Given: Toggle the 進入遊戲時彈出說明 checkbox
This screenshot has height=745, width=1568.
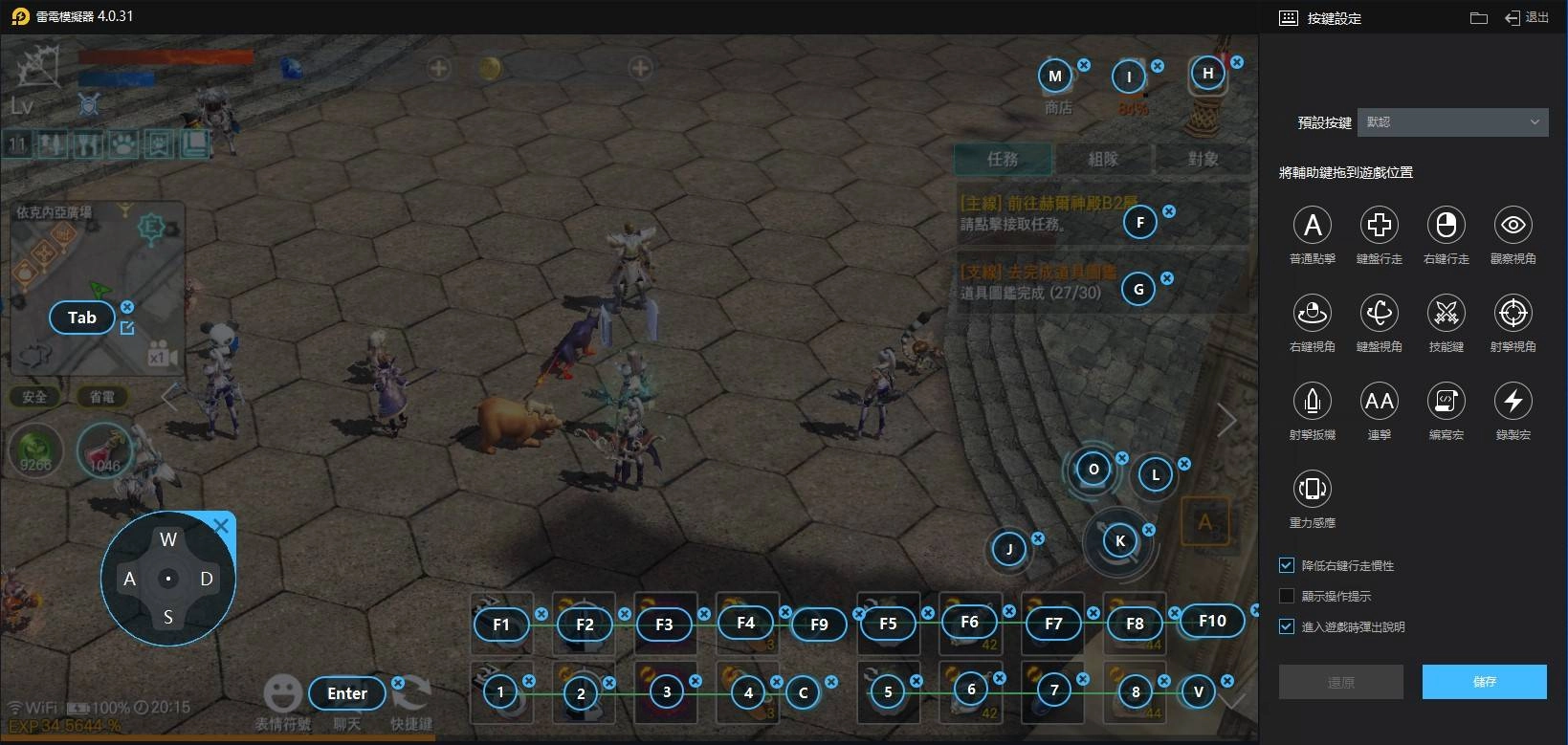Looking at the screenshot, I should click(x=1287, y=626).
